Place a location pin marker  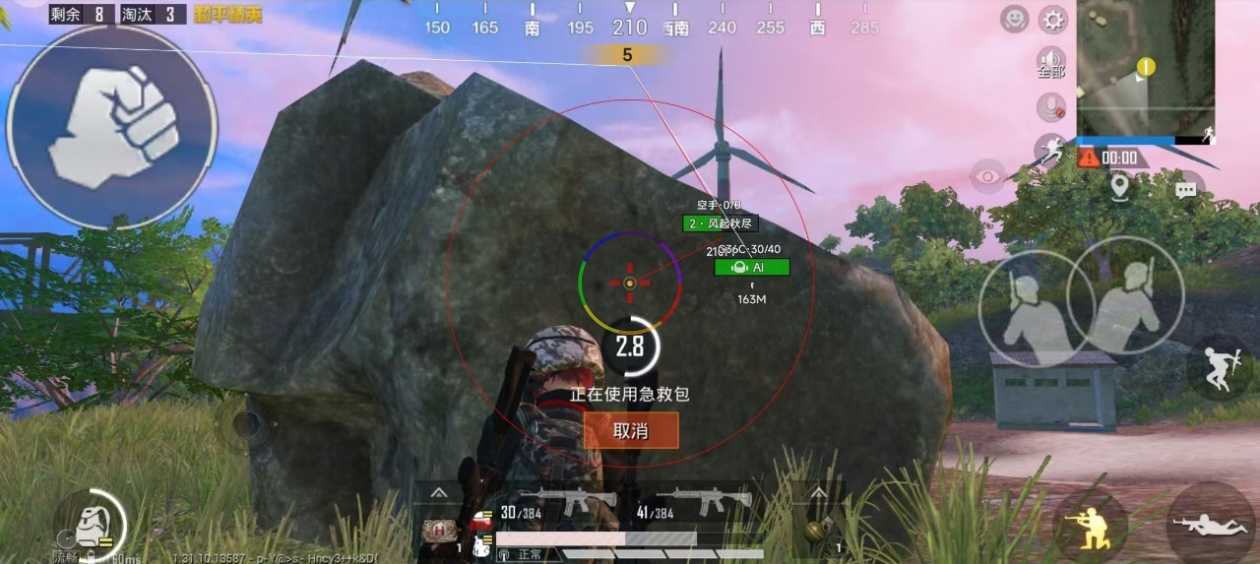tap(1119, 185)
